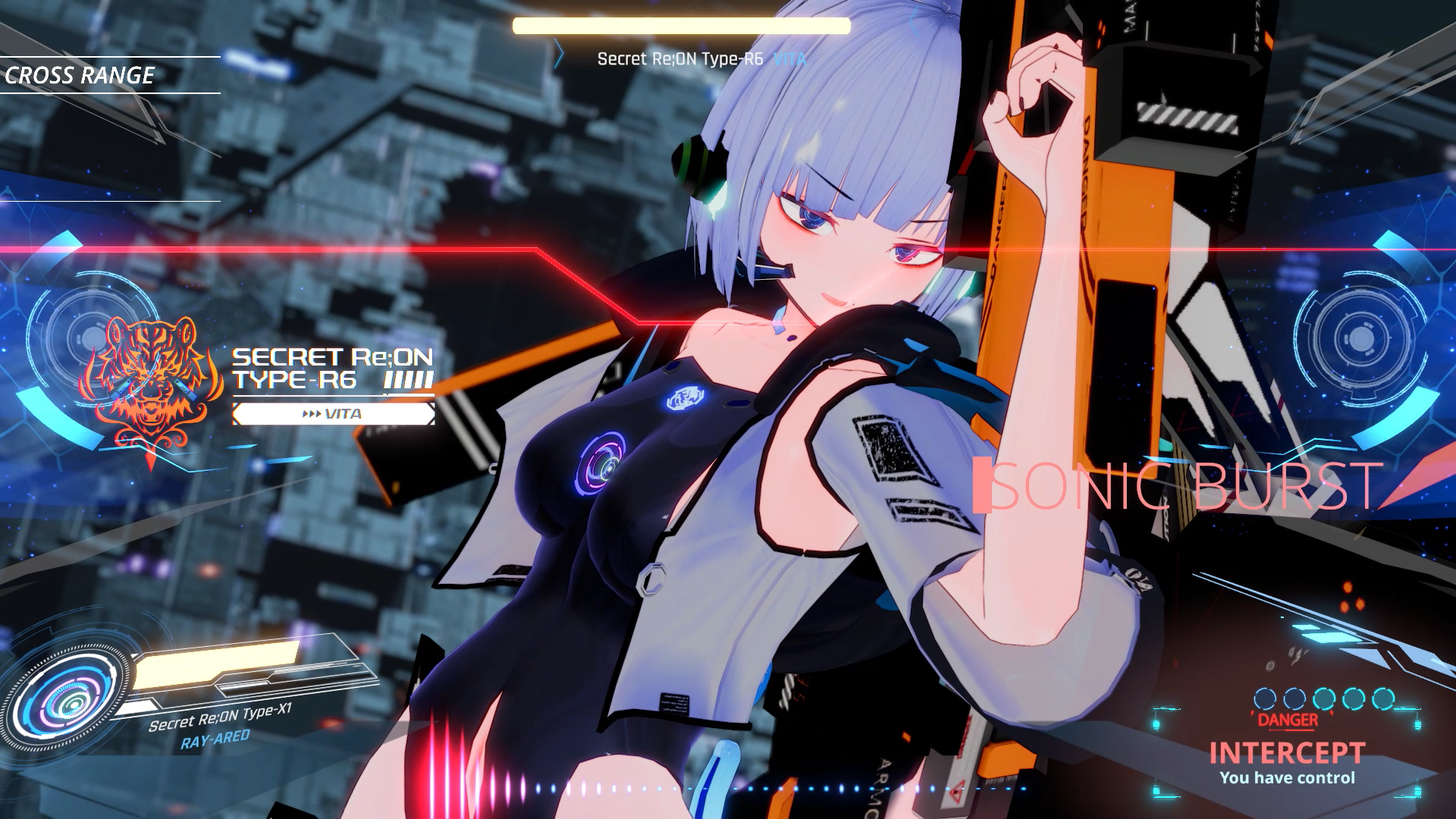Select the CROSS RANGE label
The height and width of the screenshot is (819, 1456).
click(80, 76)
